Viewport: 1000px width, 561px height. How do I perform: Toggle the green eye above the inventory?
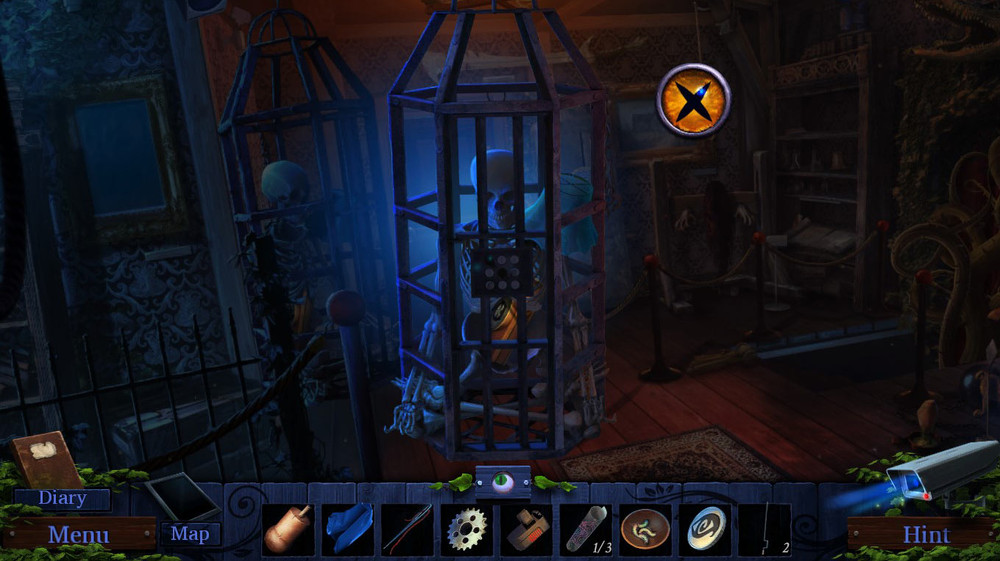503,482
